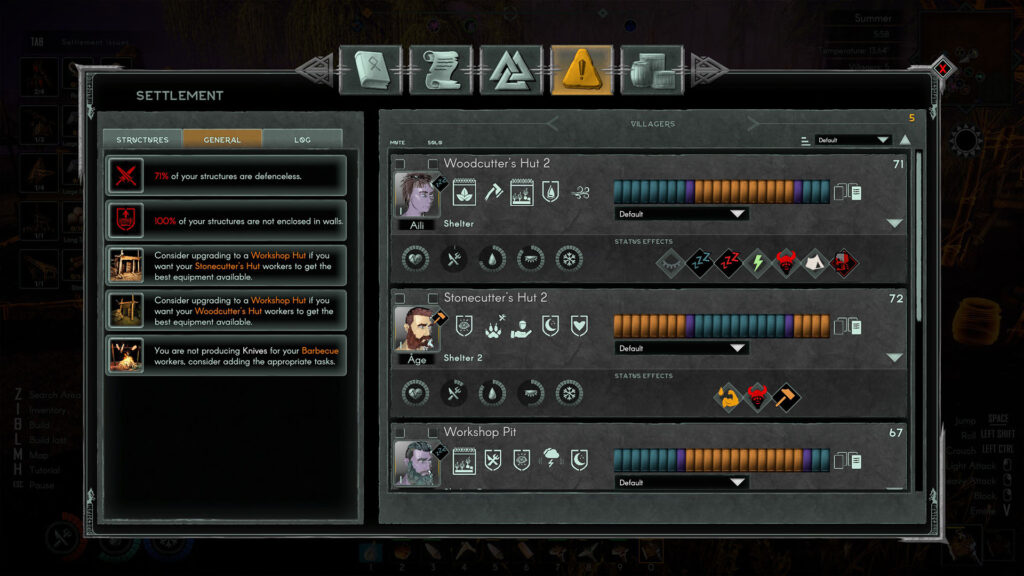Screen dimensions: 1024x576
Task: Open Åge's schedule Default dropdown
Action: point(681,348)
